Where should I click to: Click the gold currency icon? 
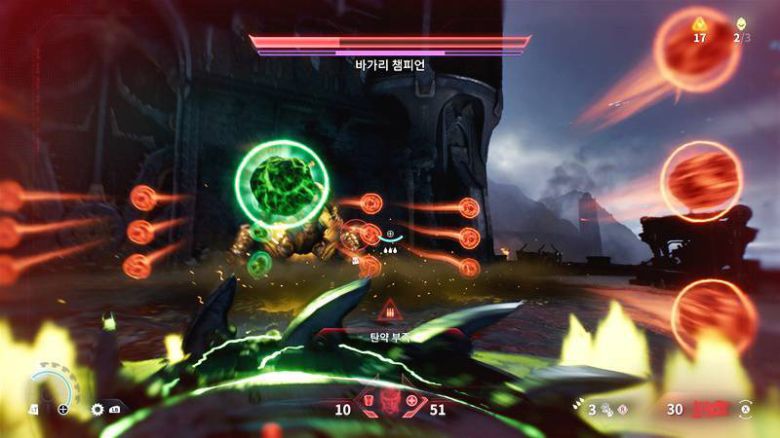699,23
